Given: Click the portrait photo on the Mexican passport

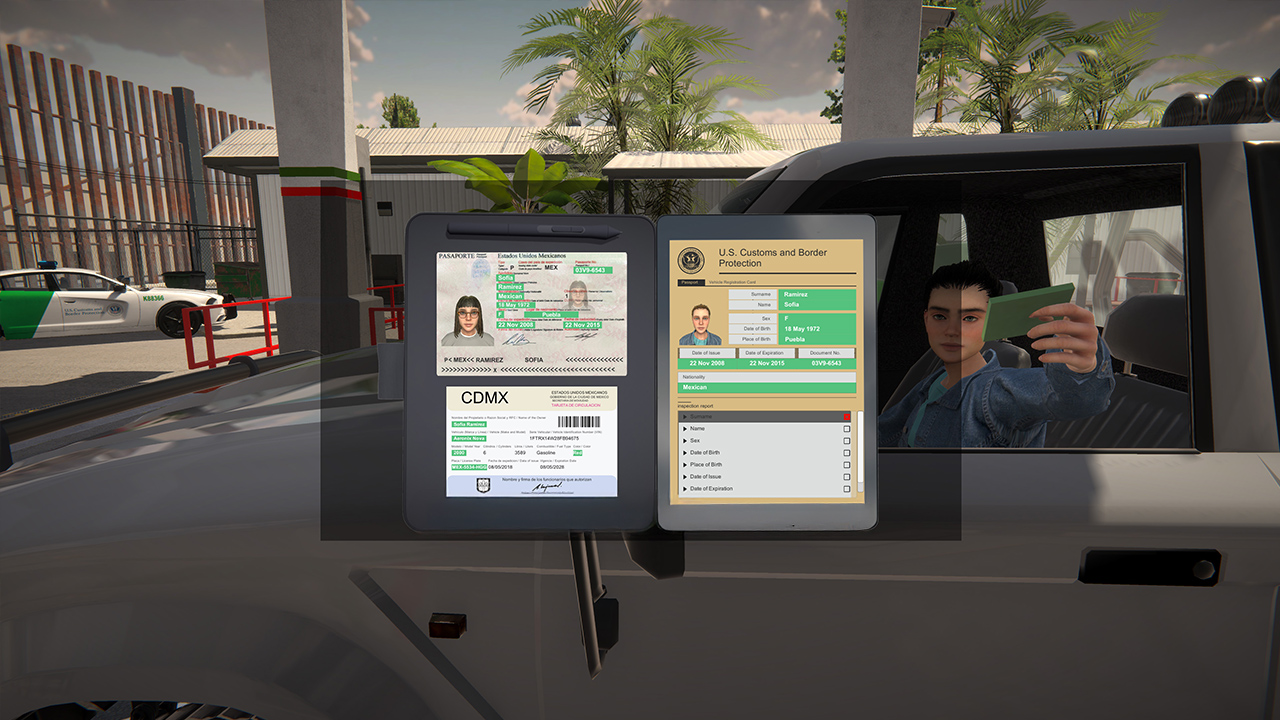Looking at the screenshot, I should 468,322.
